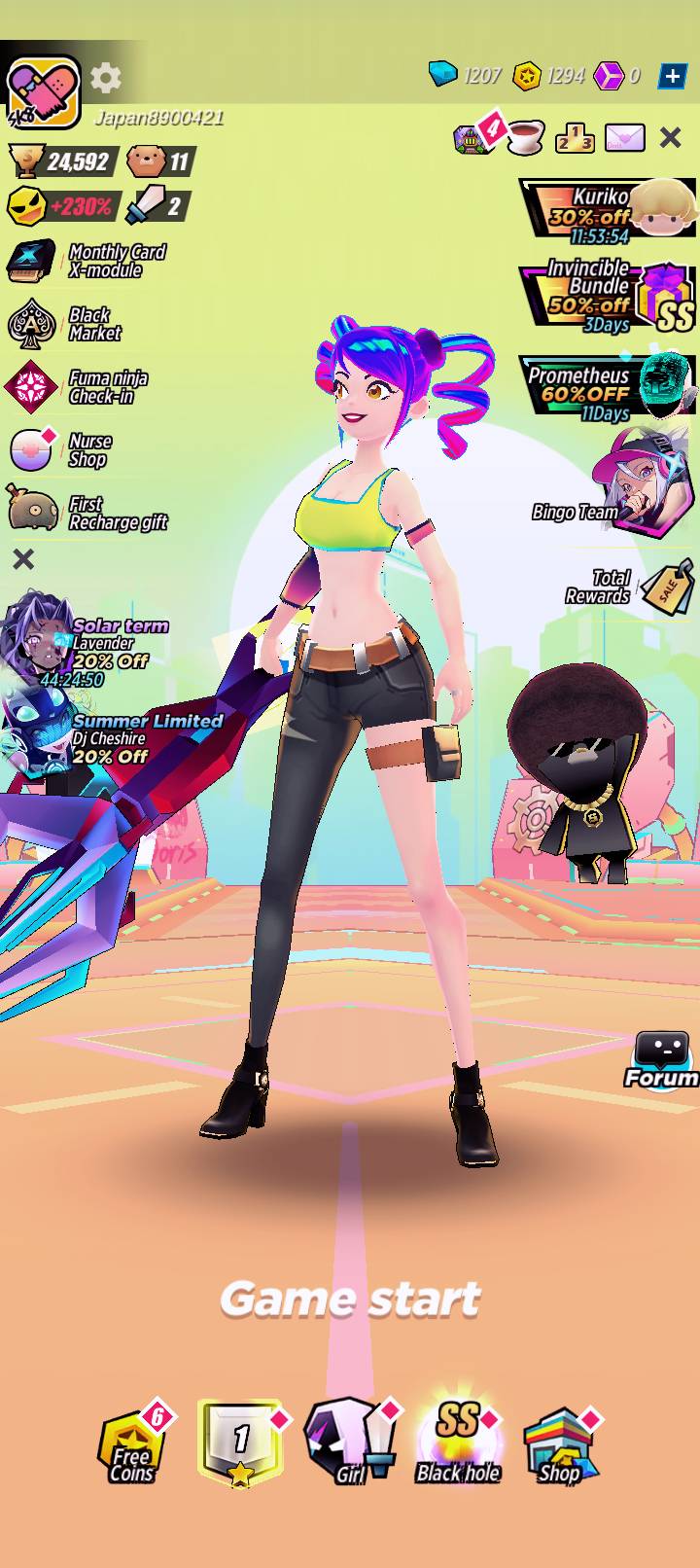Open Fuma ninja Check-in
The width and height of the screenshot is (700, 1568).
[78, 387]
